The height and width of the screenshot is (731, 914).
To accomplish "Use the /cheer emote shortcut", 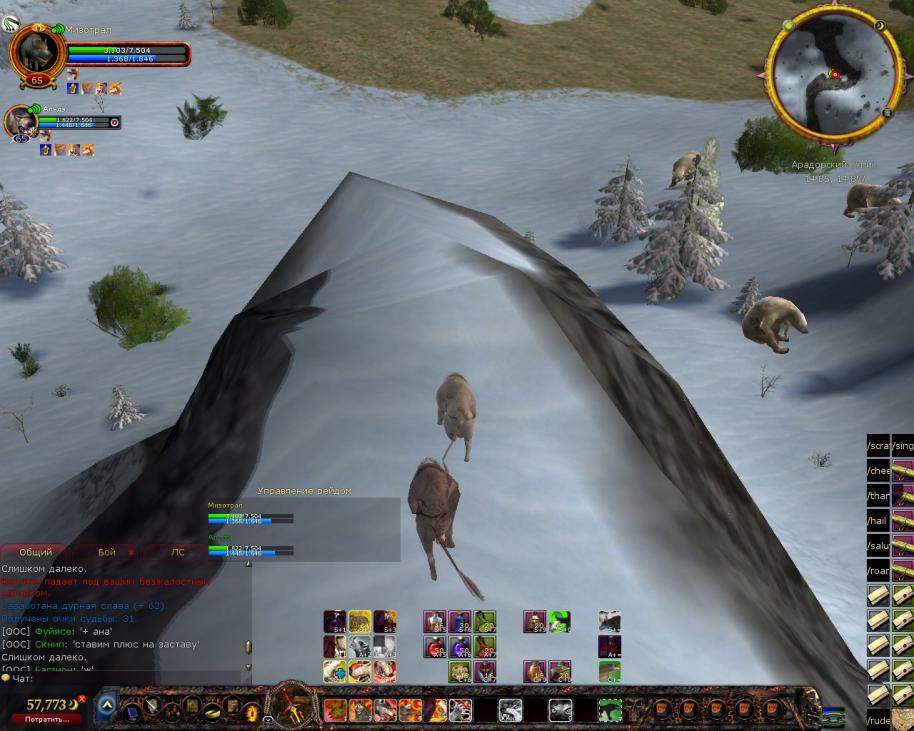I will (878, 471).
